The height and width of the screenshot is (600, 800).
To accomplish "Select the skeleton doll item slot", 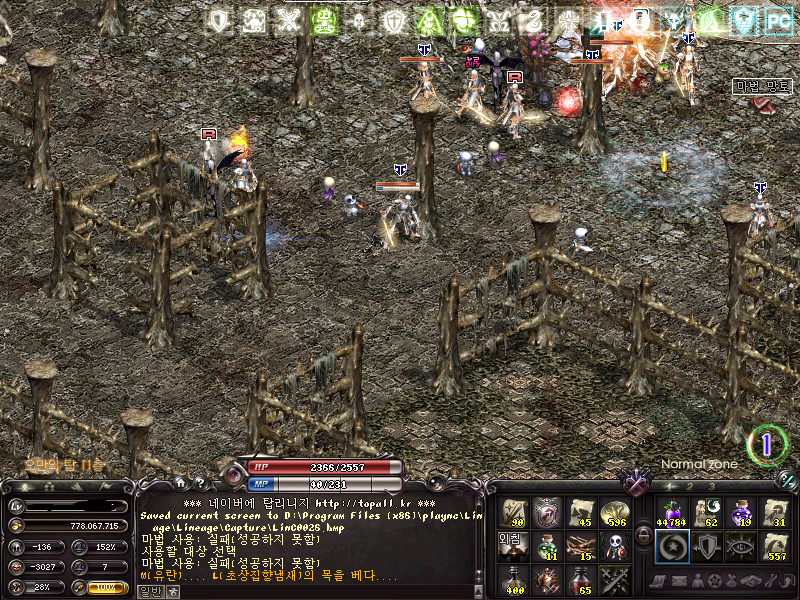I will click(613, 546).
